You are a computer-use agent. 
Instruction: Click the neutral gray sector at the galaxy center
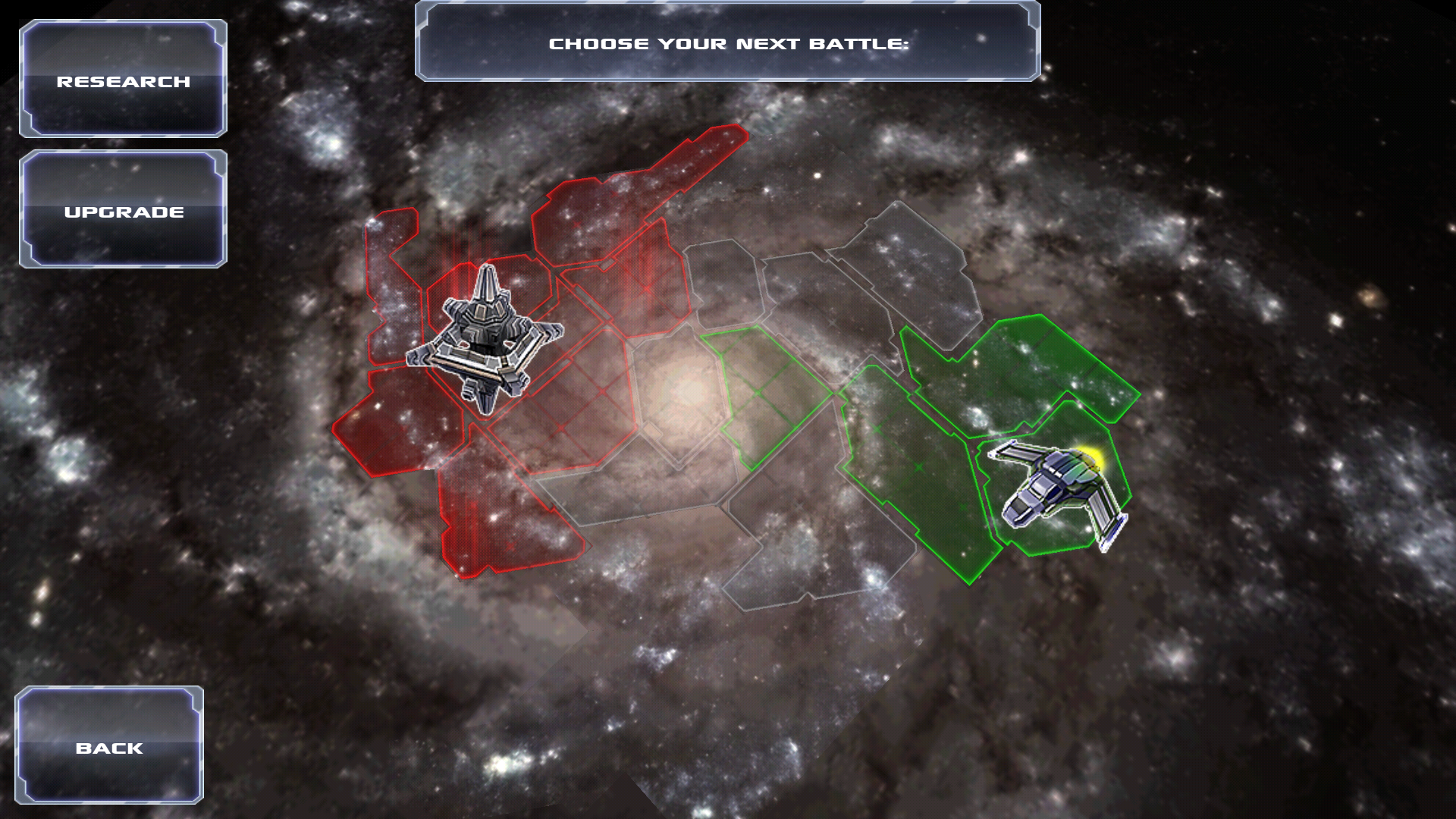pos(682,394)
